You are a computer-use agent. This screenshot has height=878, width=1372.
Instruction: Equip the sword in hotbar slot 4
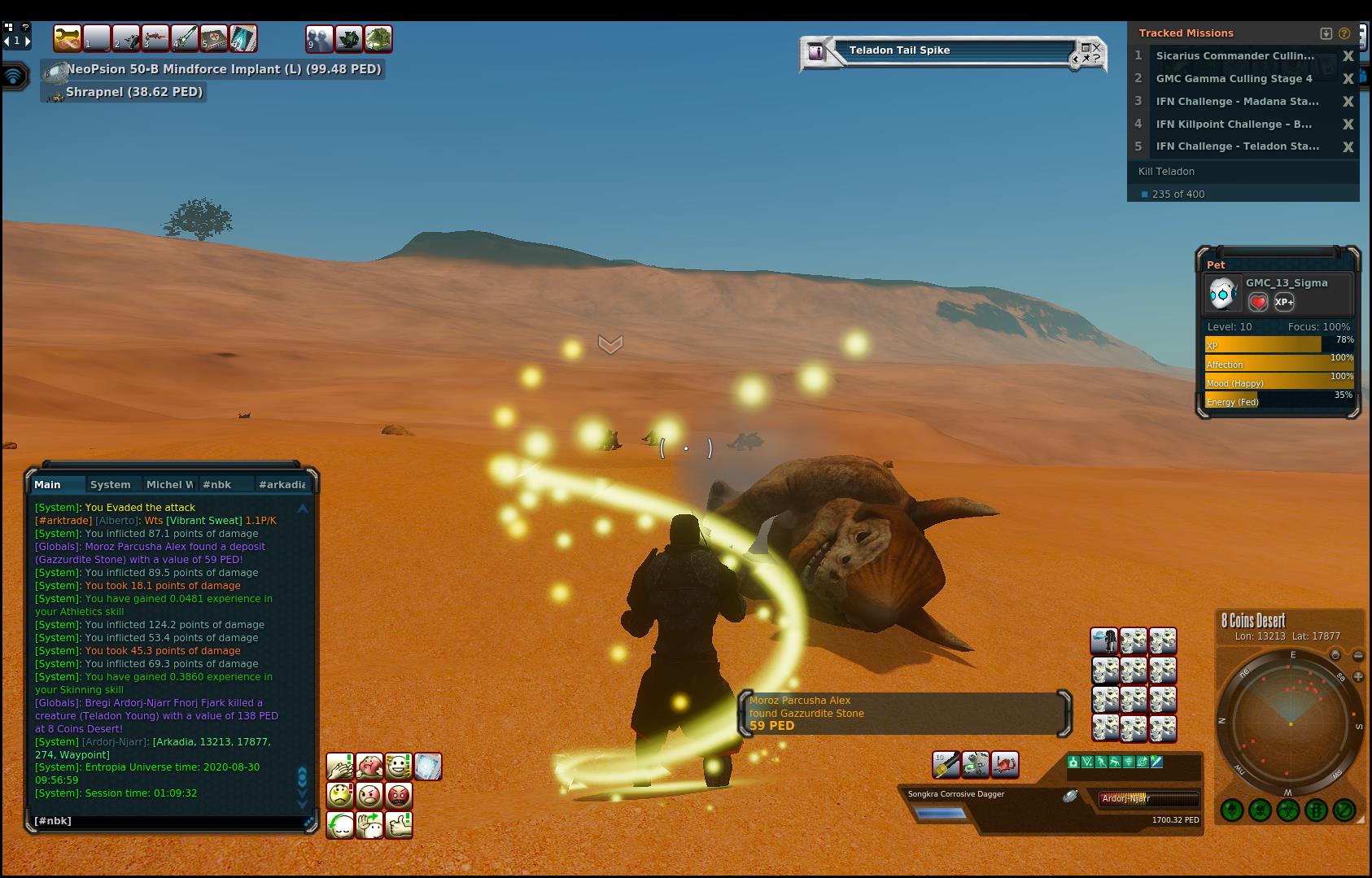click(185, 38)
